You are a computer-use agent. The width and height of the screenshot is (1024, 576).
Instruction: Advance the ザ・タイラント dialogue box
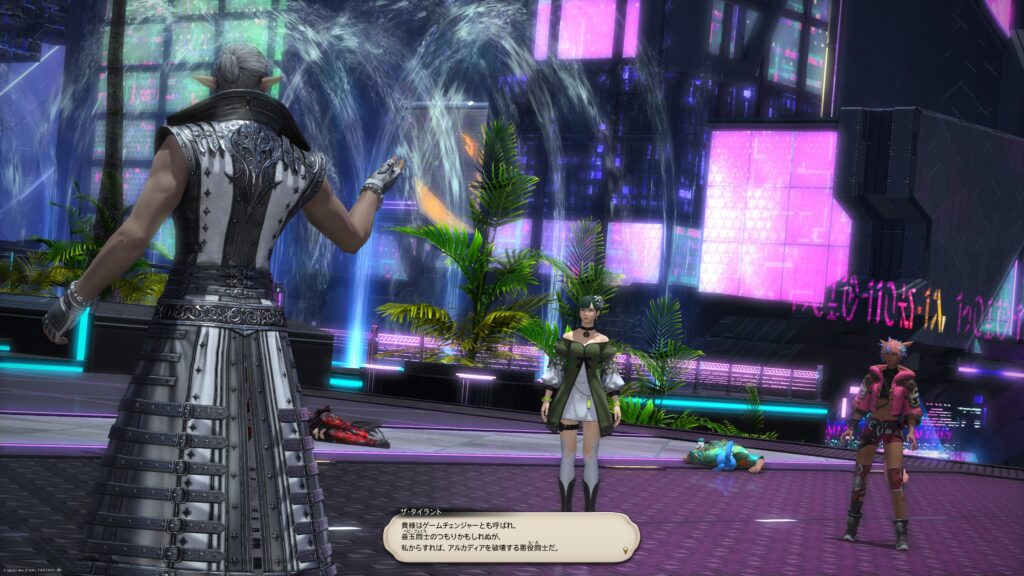pyautogui.click(x=510, y=537)
